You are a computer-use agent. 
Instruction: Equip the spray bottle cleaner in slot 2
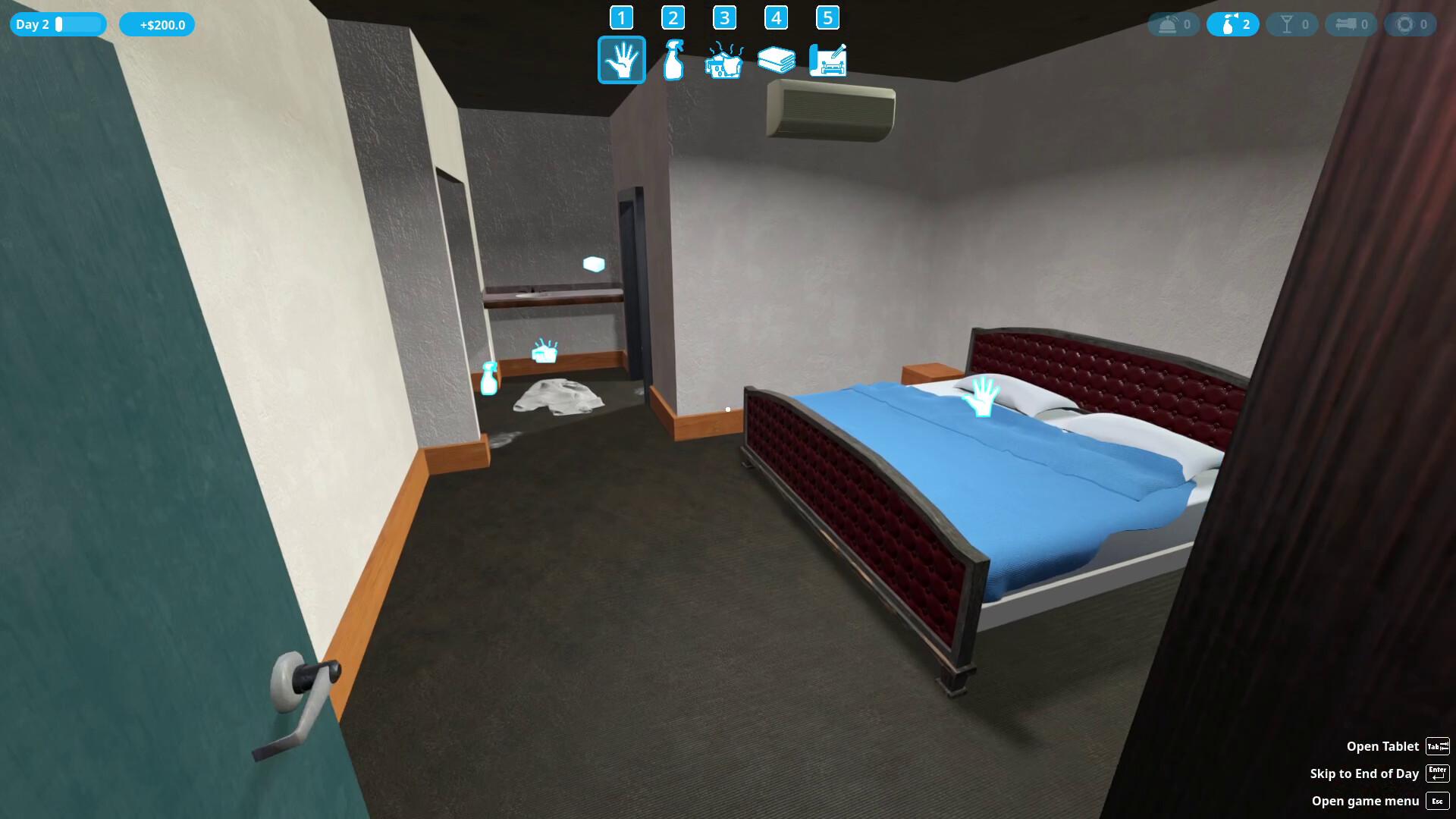point(673,60)
